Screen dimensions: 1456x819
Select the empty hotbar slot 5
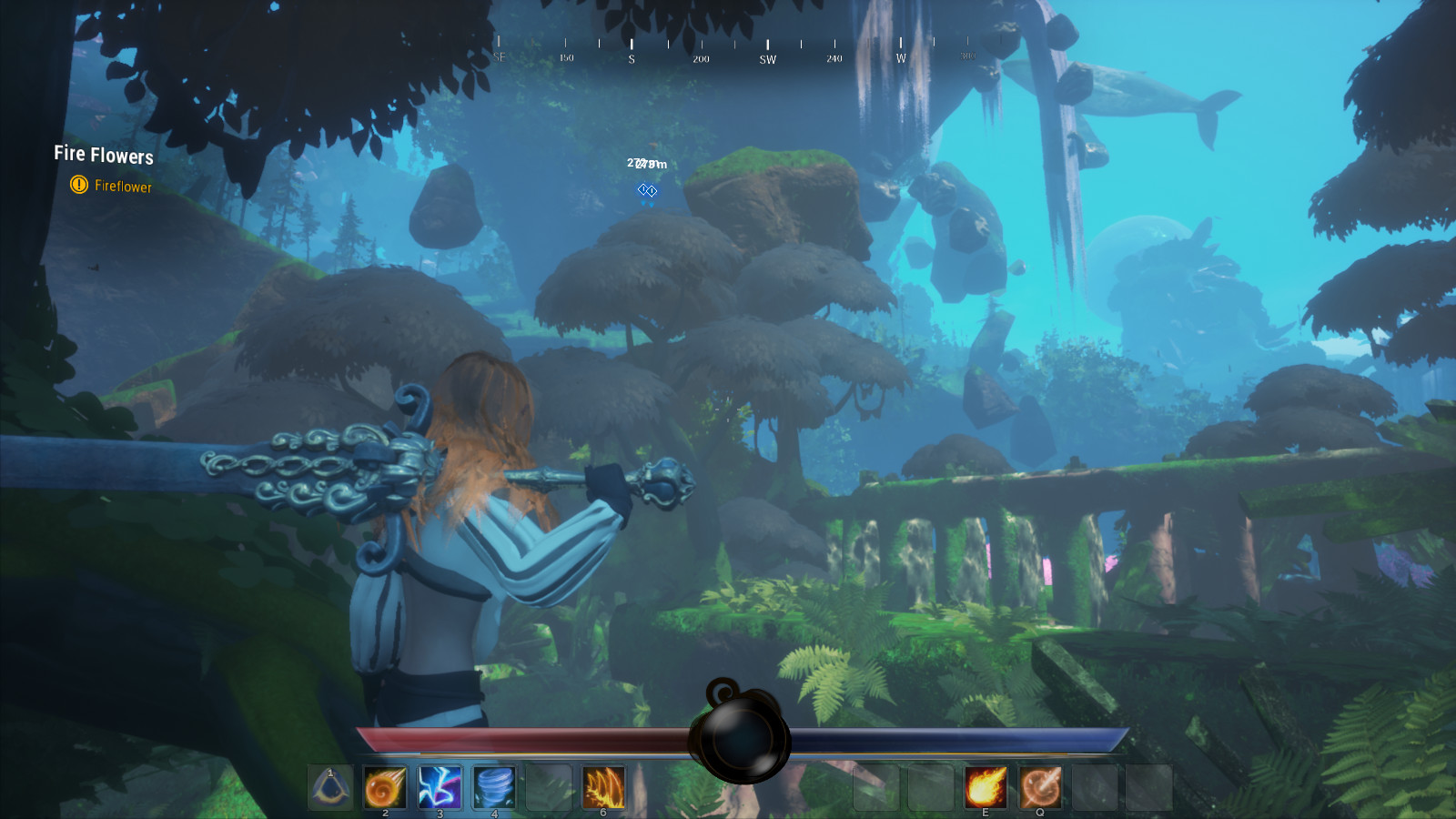pyautogui.click(x=547, y=786)
